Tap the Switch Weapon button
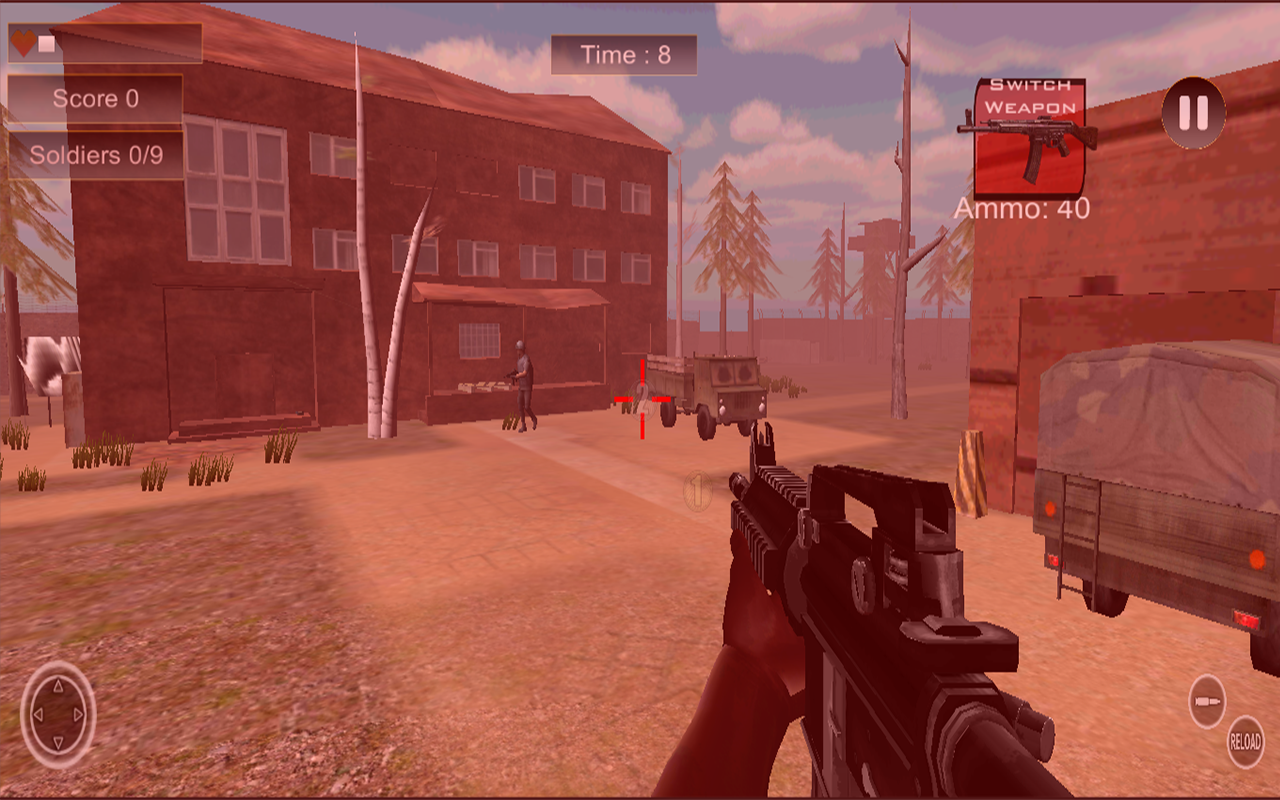Image resolution: width=1280 pixels, height=800 pixels. coord(1029,138)
